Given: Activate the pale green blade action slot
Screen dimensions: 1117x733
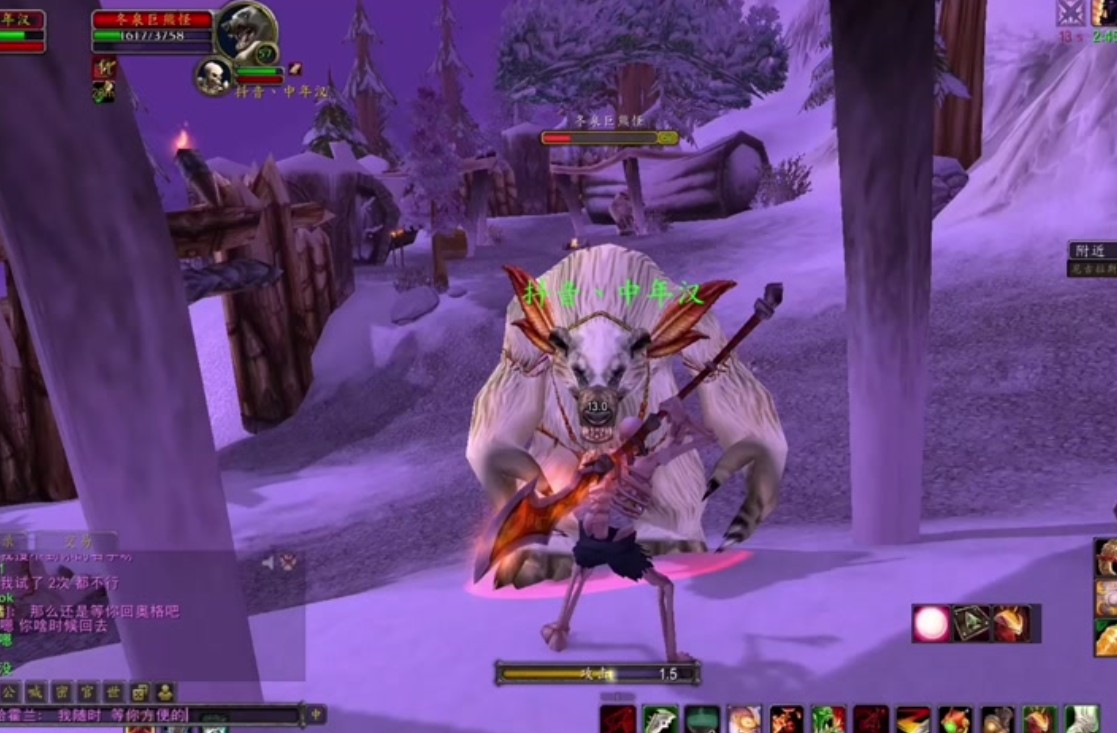Looking at the screenshot, I should (660, 719).
